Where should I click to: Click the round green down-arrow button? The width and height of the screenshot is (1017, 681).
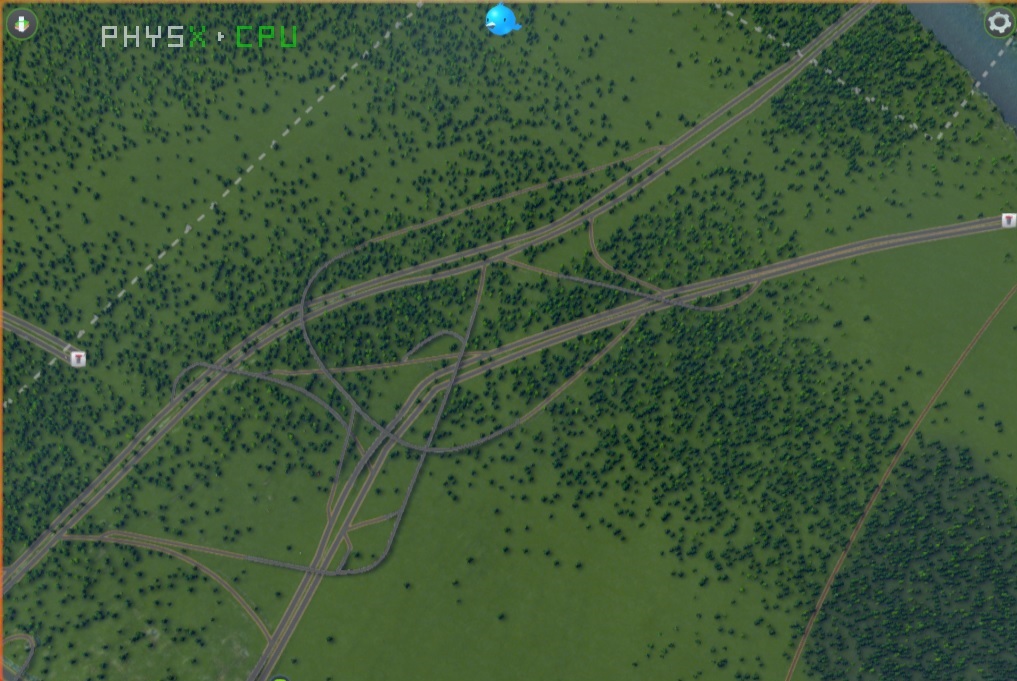point(21,24)
